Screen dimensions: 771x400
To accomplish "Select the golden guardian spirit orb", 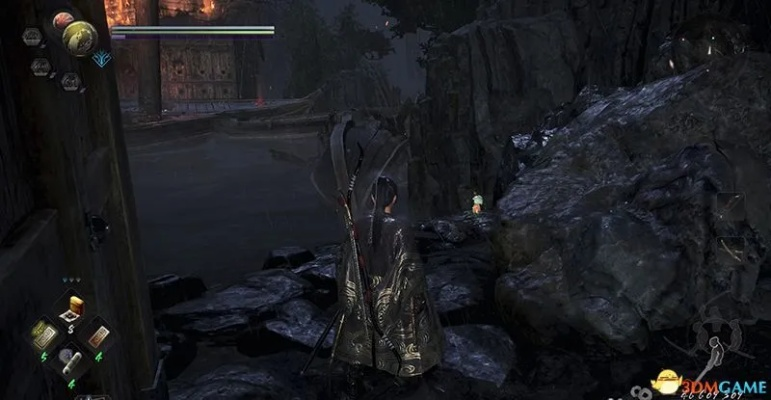I will [x=79, y=37].
